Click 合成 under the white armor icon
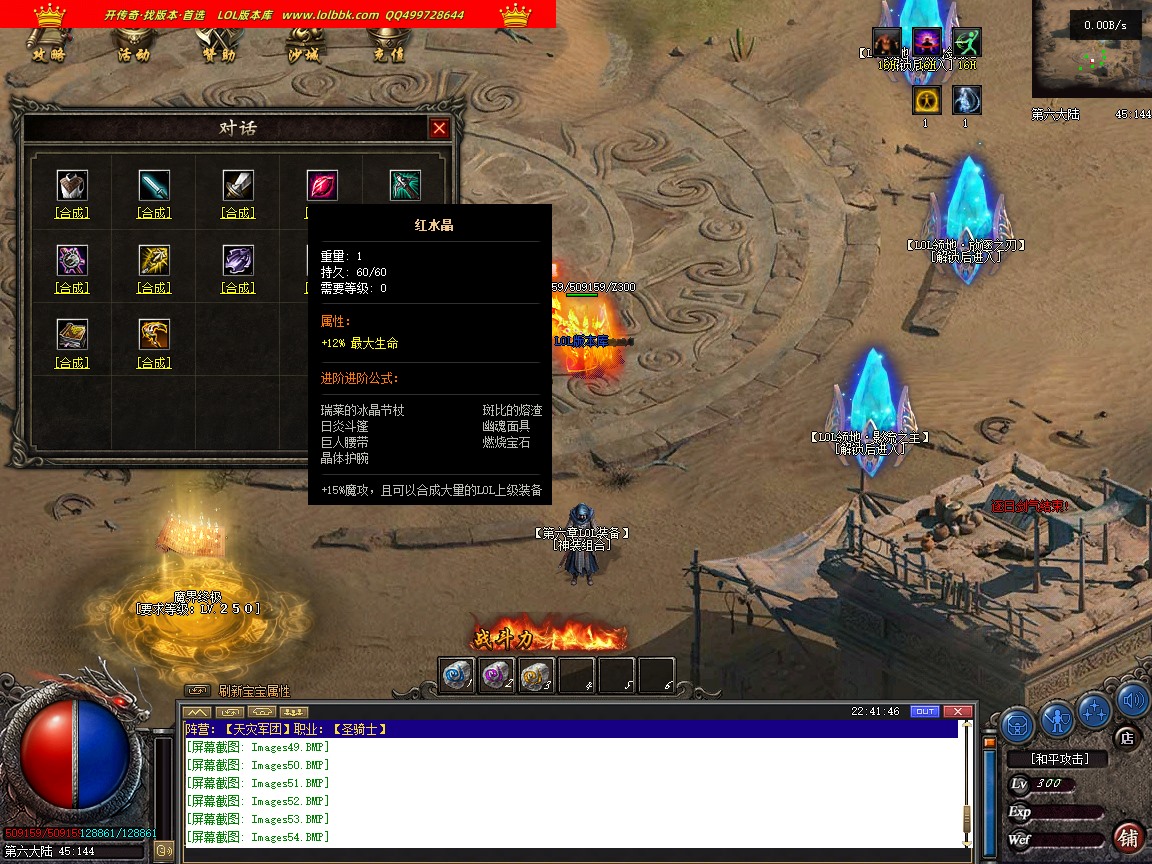 (x=72, y=213)
